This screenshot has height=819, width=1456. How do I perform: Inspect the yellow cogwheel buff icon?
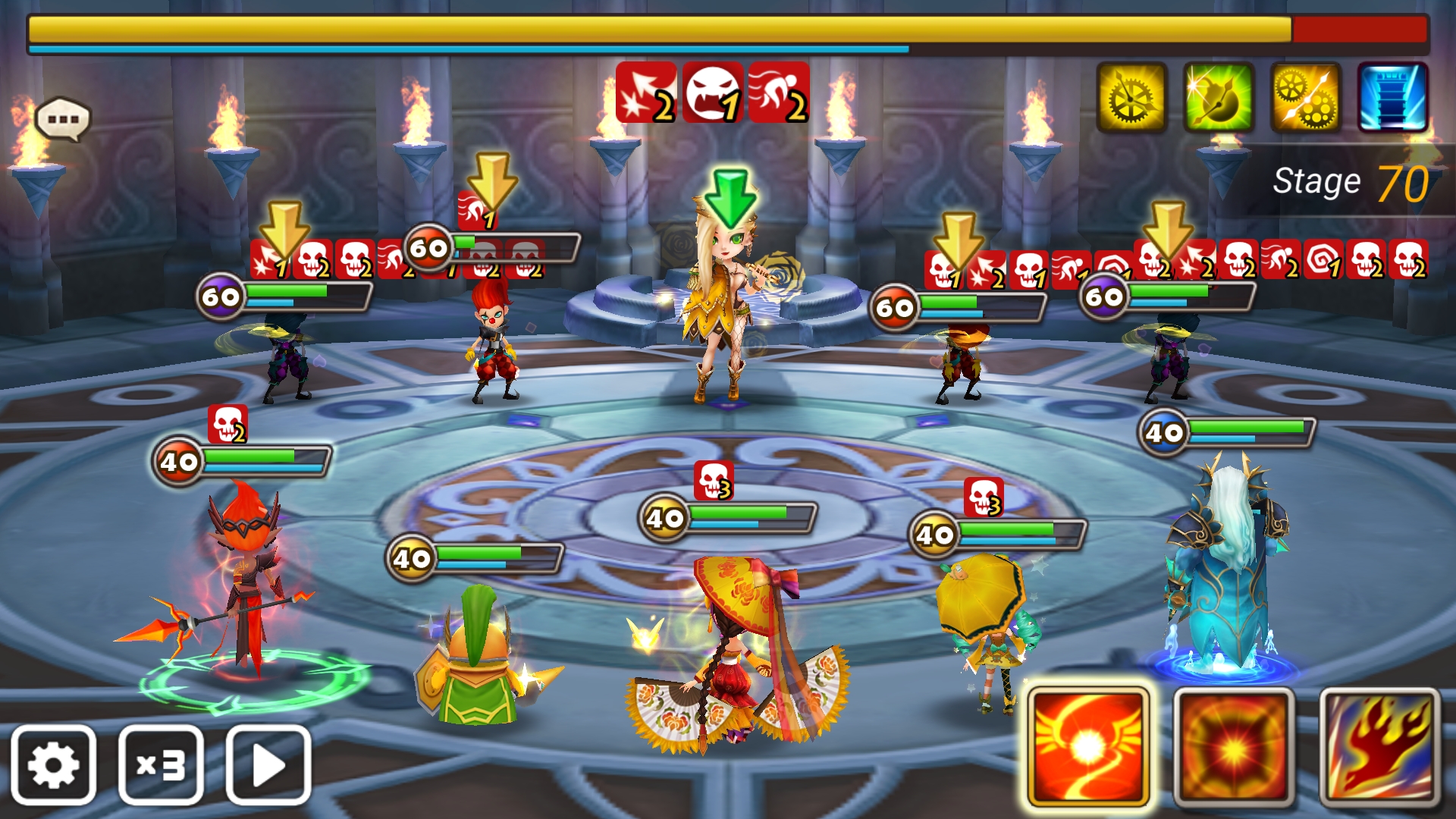[x=1131, y=98]
